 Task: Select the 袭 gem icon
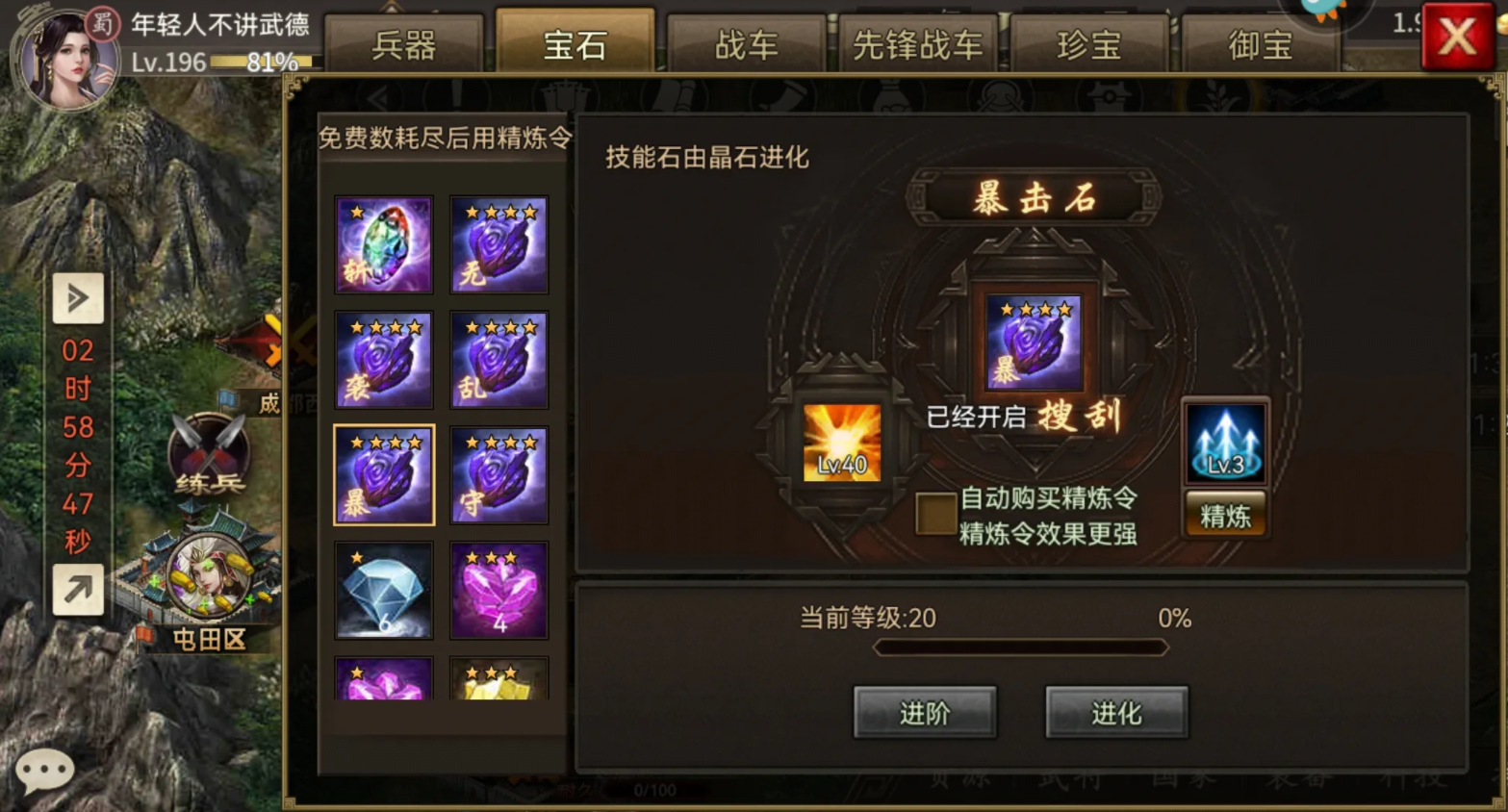click(x=383, y=359)
